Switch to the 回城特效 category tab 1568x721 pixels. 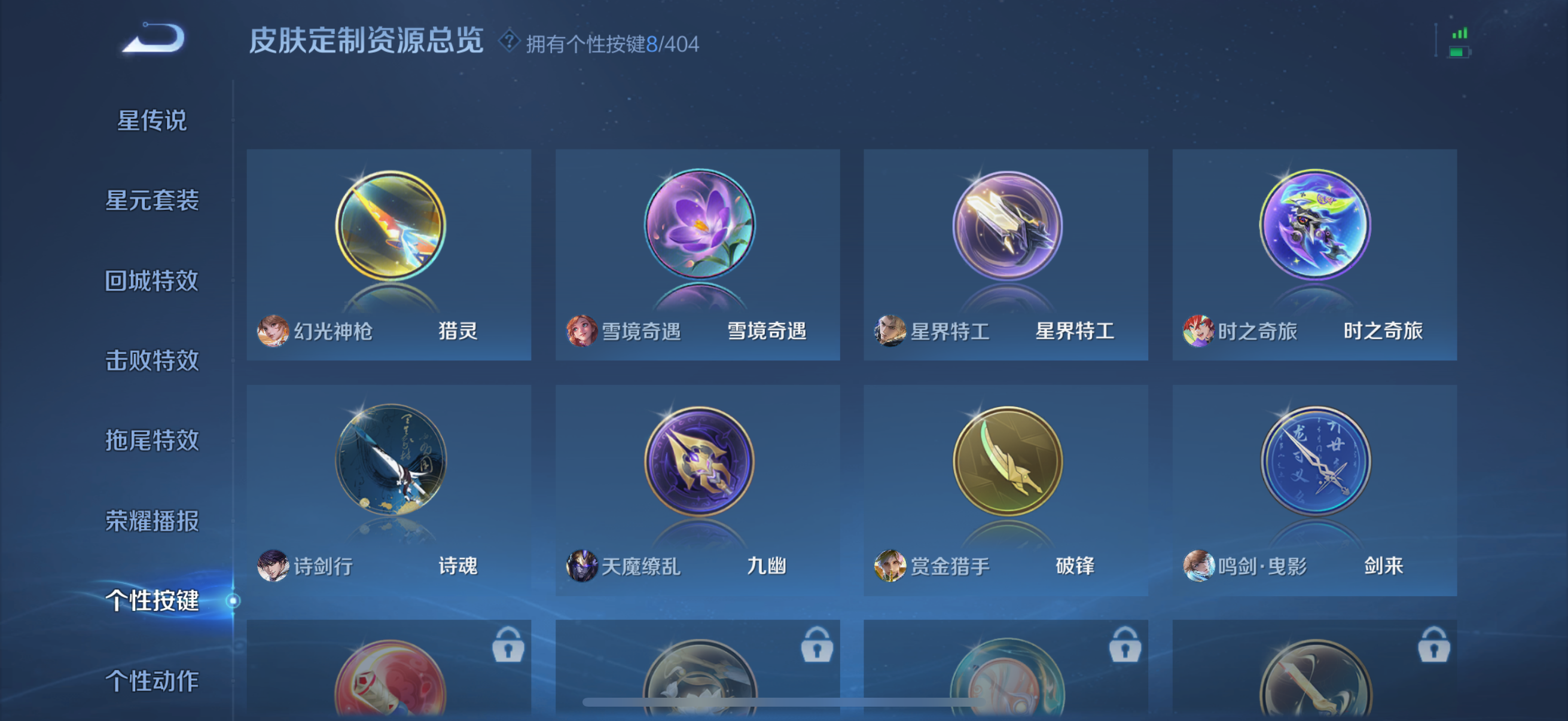pyautogui.click(x=152, y=281)
